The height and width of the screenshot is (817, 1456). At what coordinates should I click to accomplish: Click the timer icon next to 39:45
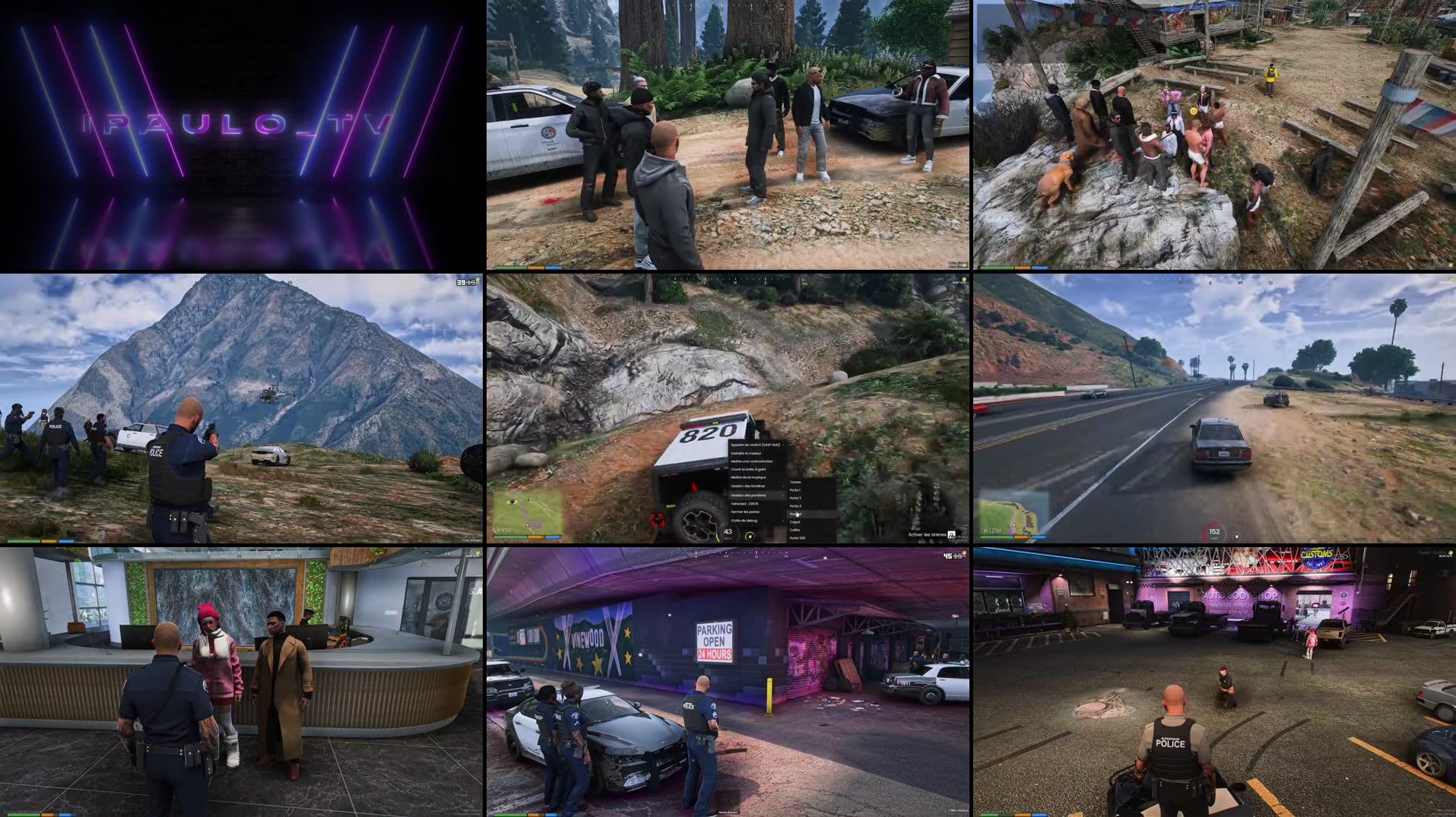(477, 280)
